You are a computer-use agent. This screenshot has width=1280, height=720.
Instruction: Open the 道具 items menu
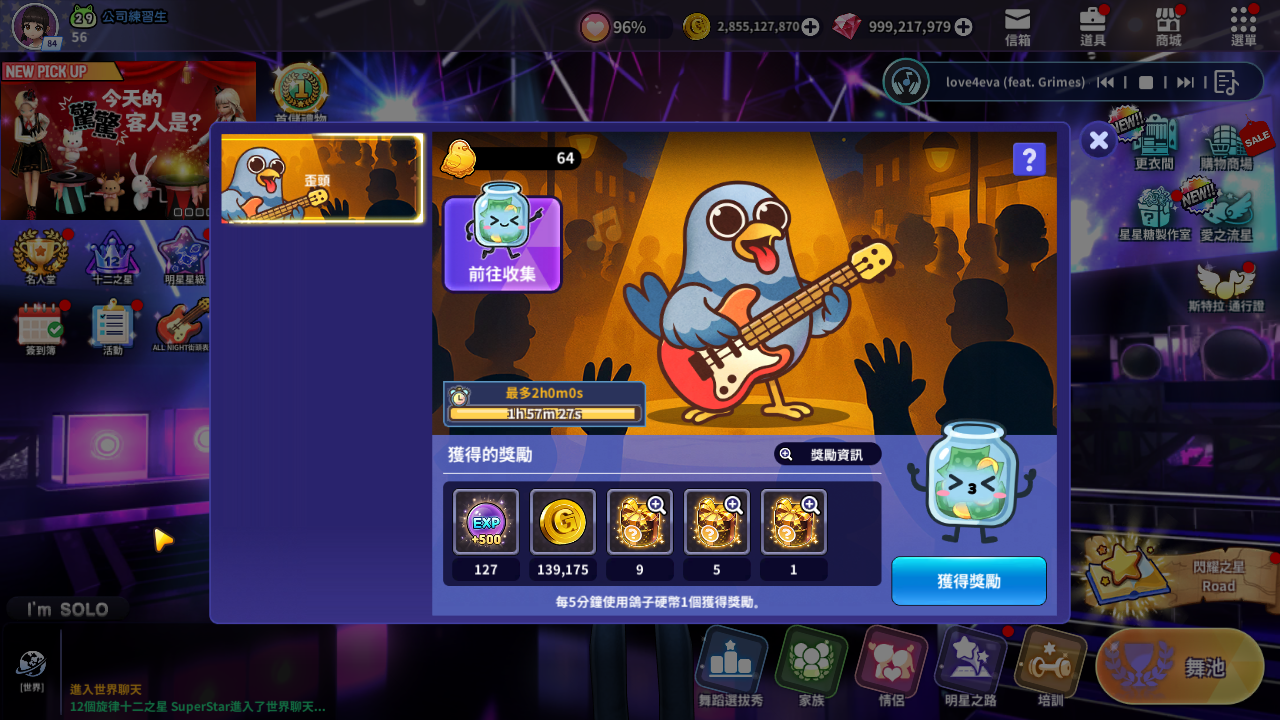click(x=1093, y=26)
